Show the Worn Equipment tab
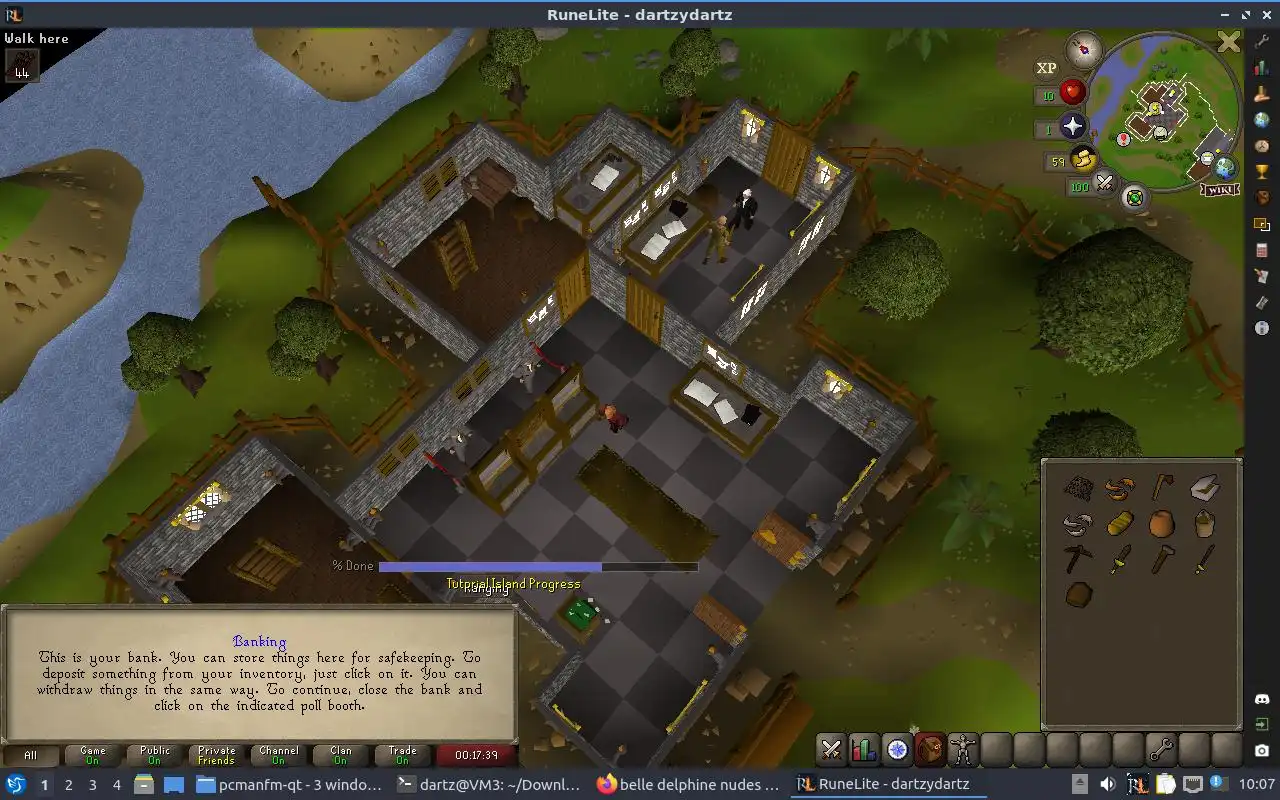 coord(963,749)
